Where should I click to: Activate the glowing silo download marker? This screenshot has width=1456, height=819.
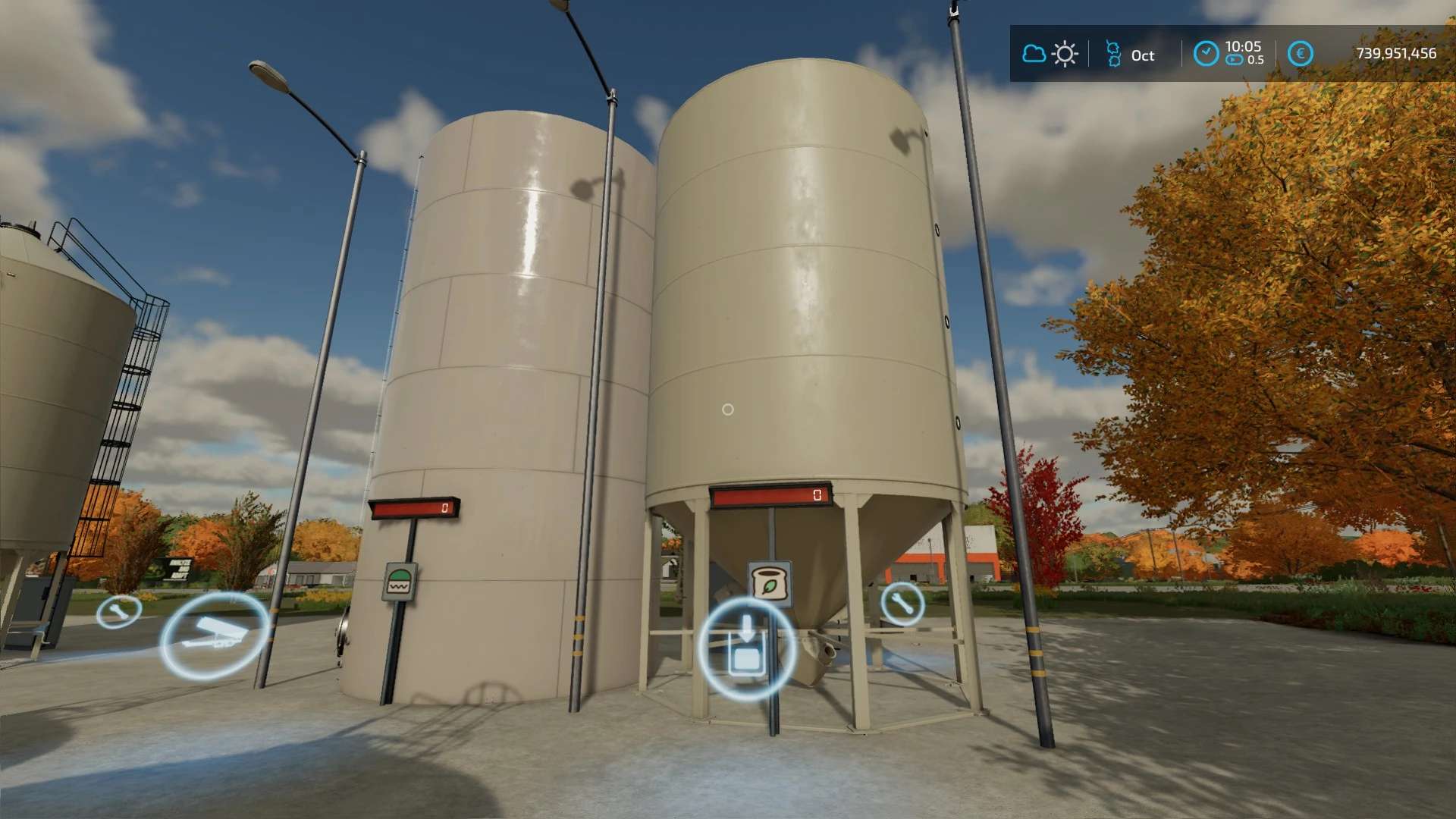[x=746, y=647]
